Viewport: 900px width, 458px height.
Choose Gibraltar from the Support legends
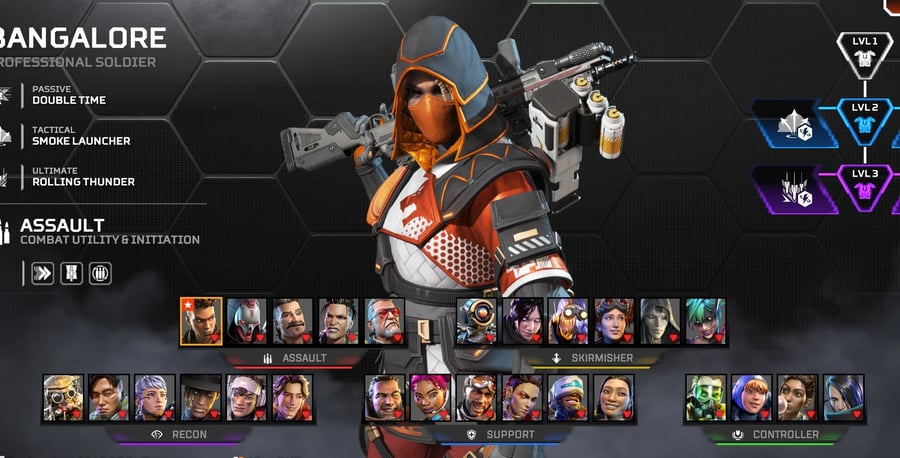(x=384, y=397)
